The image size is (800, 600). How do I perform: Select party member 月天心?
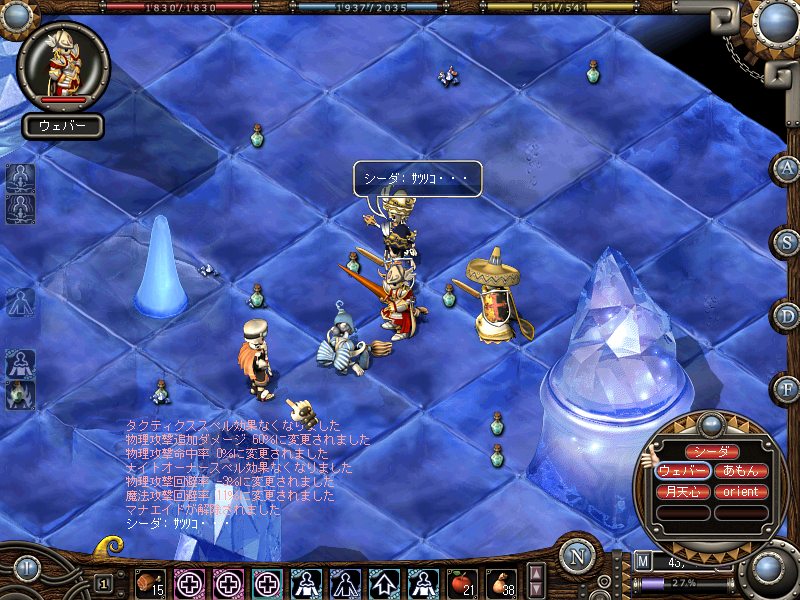683,492
